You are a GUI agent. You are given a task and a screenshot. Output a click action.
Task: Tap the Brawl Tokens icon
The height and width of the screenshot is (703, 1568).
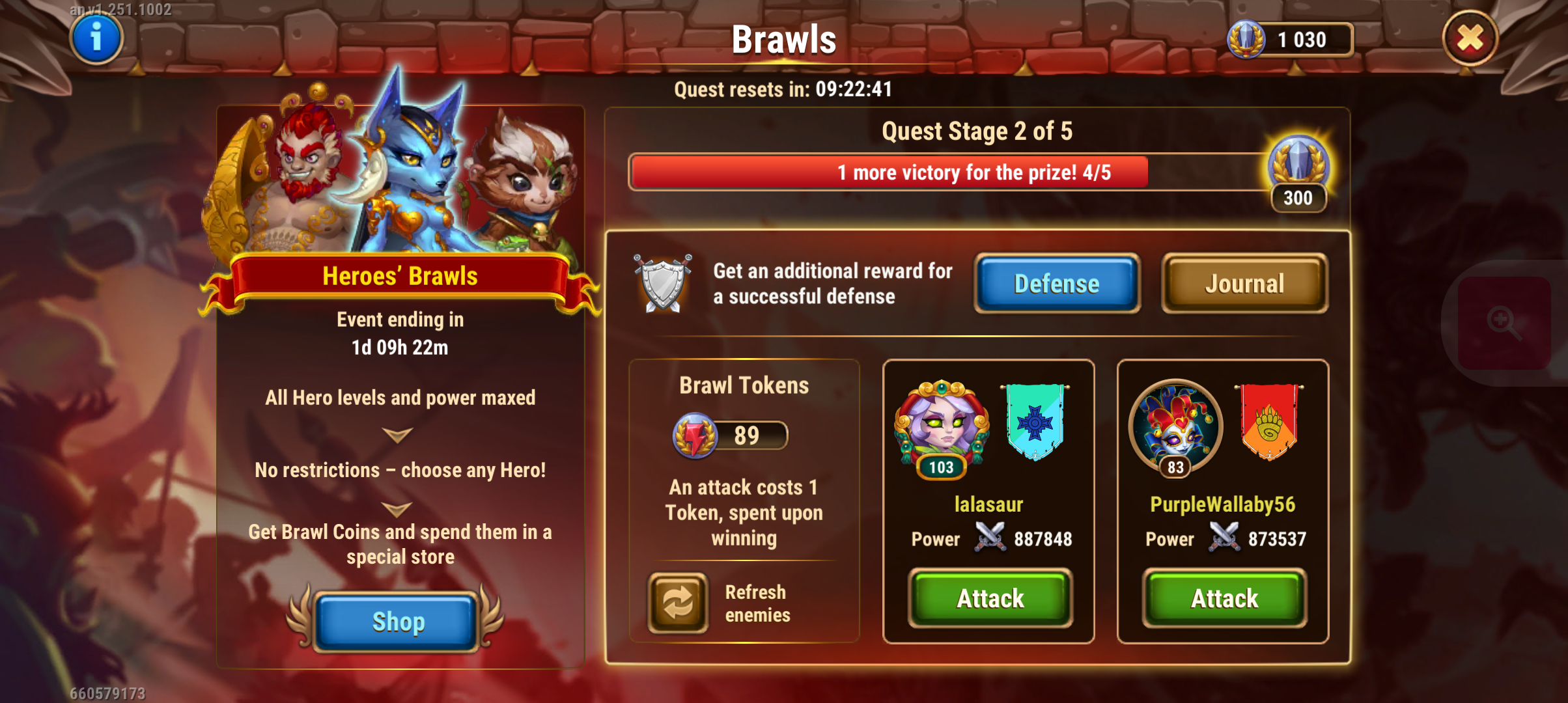(695, 435)
